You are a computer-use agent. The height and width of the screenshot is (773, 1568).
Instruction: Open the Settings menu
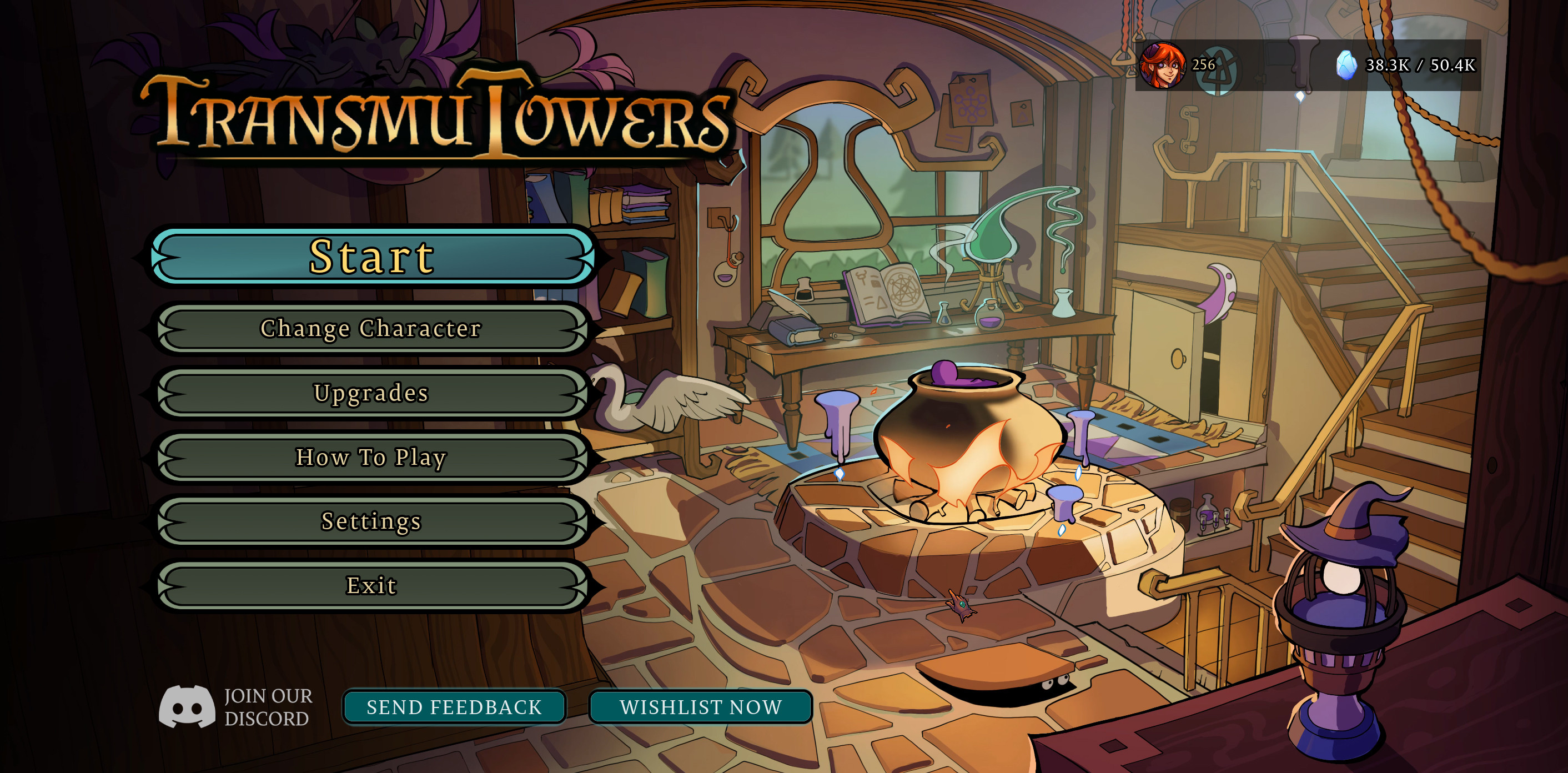371,521
